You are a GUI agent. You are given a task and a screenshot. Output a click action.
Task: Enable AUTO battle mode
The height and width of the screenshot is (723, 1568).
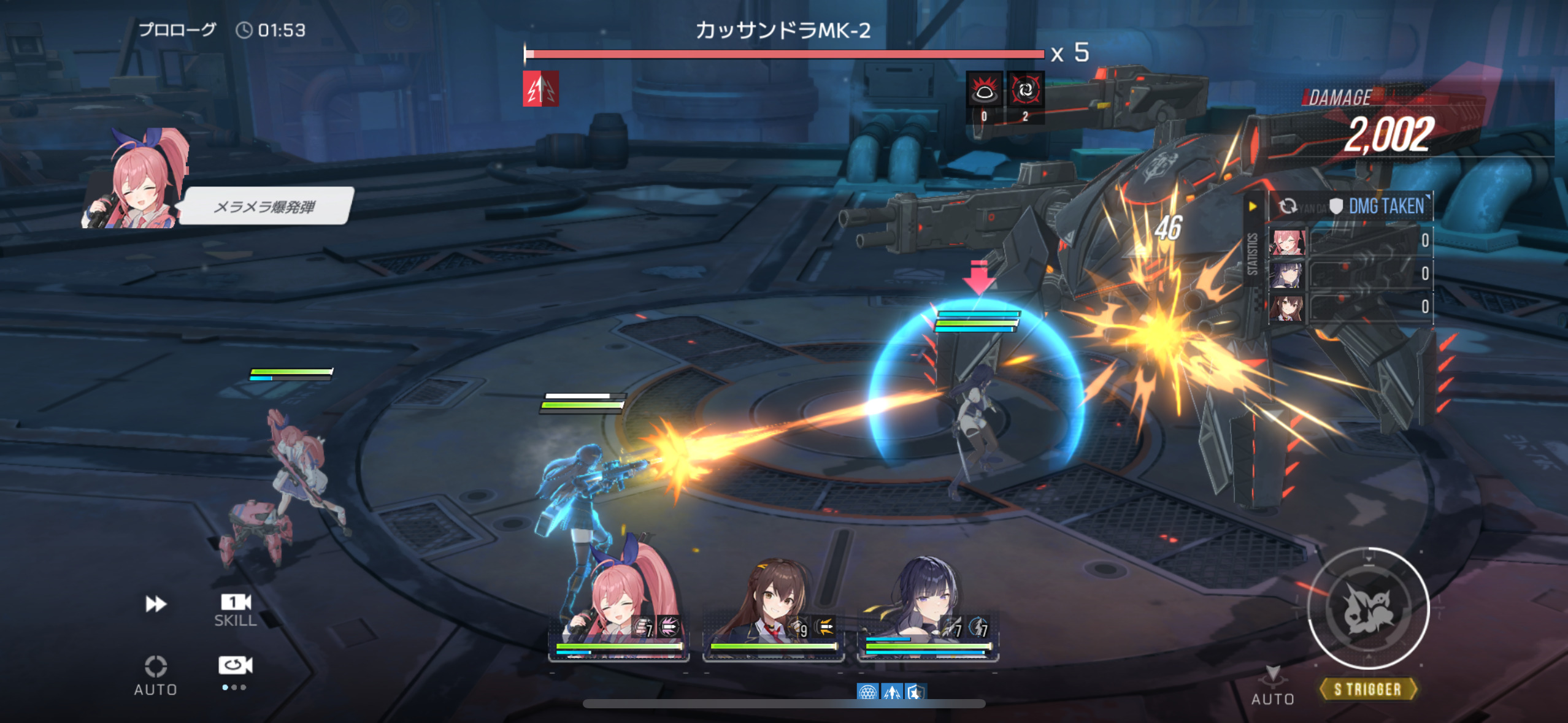tap(156, 675)
